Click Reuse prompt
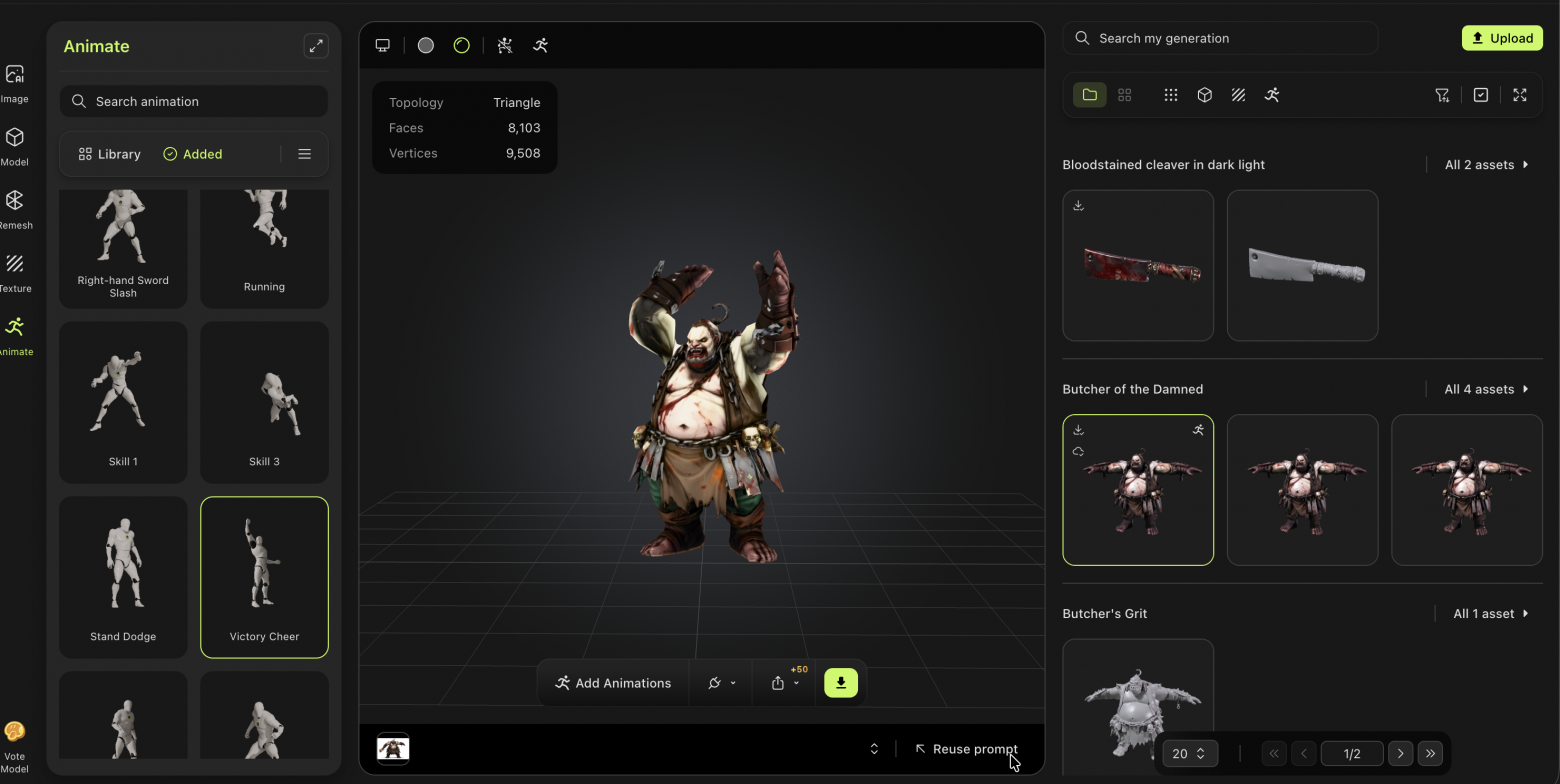 point(965,749)
